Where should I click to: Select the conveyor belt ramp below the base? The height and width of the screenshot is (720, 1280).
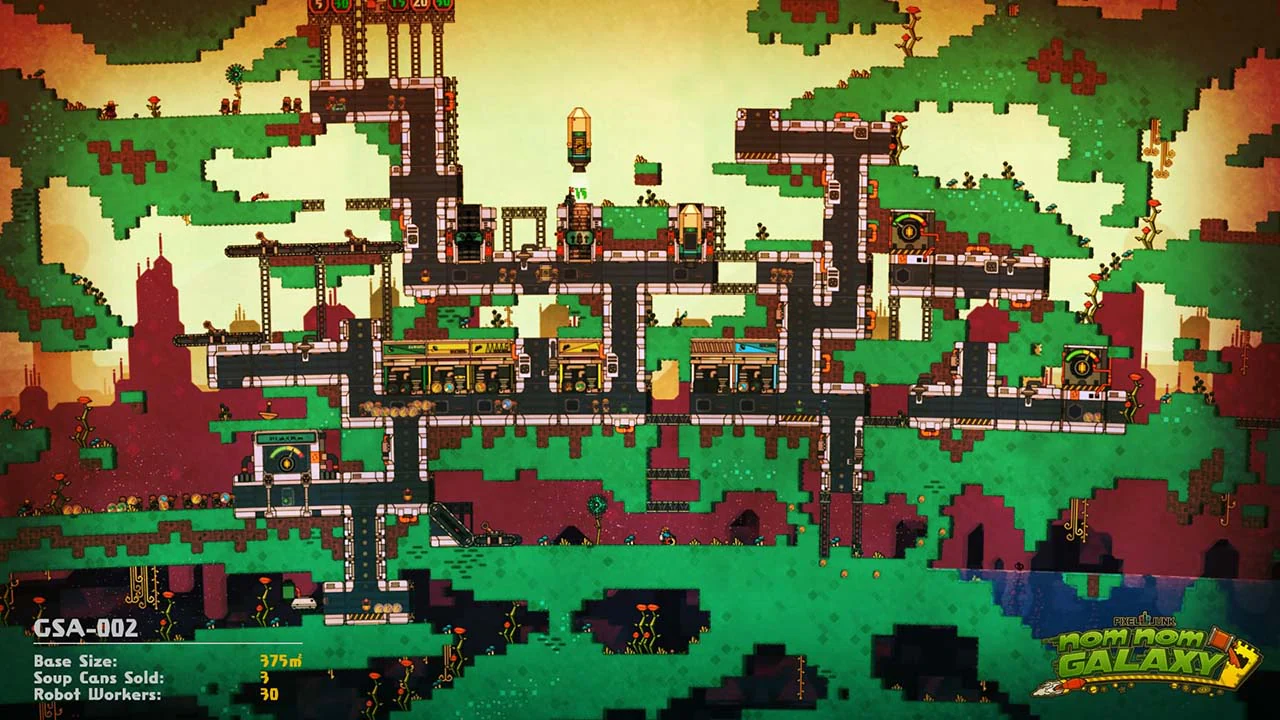pyautogui.click(x=450, y=523)
